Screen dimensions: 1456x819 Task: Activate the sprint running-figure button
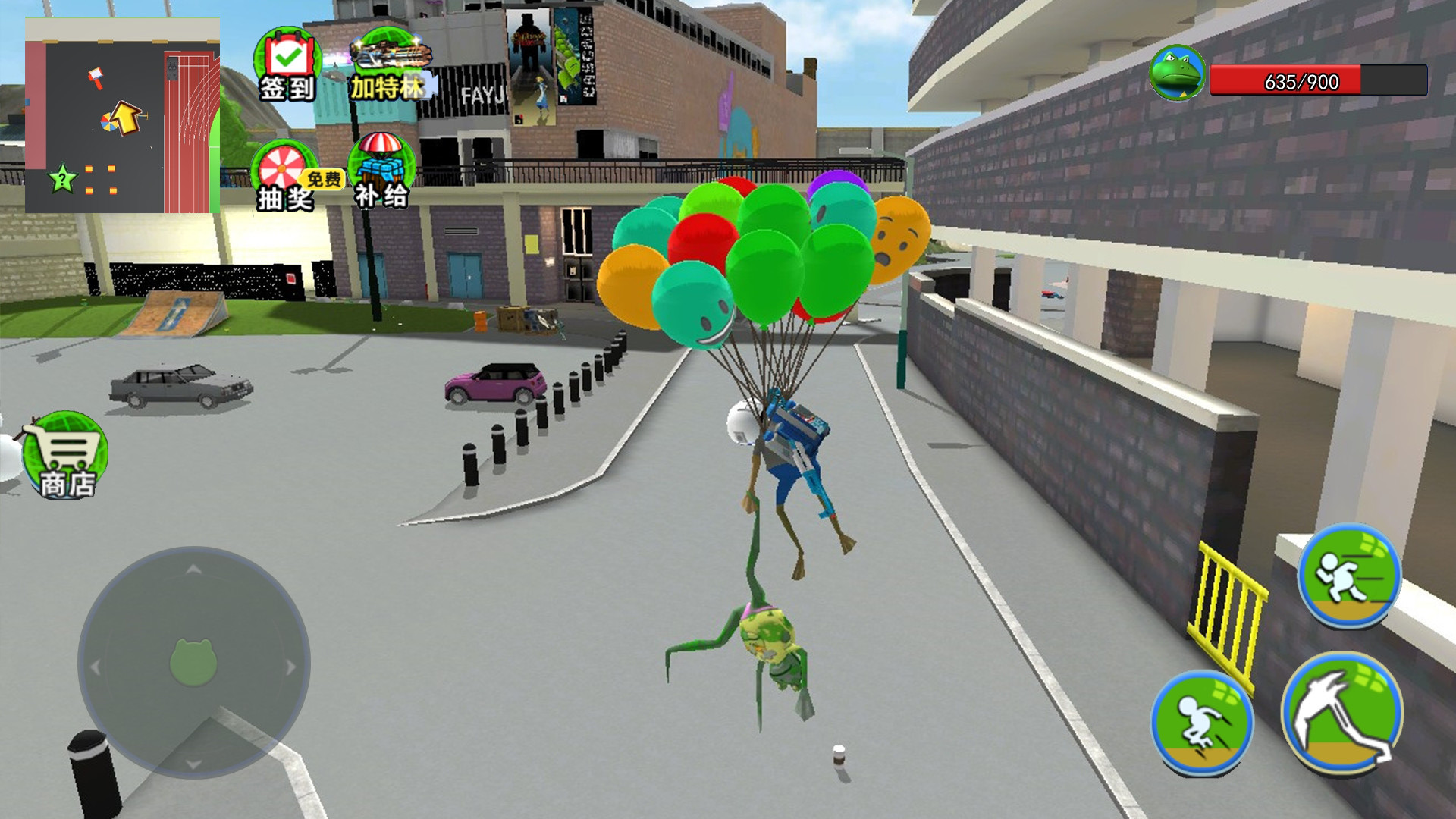1349,575
